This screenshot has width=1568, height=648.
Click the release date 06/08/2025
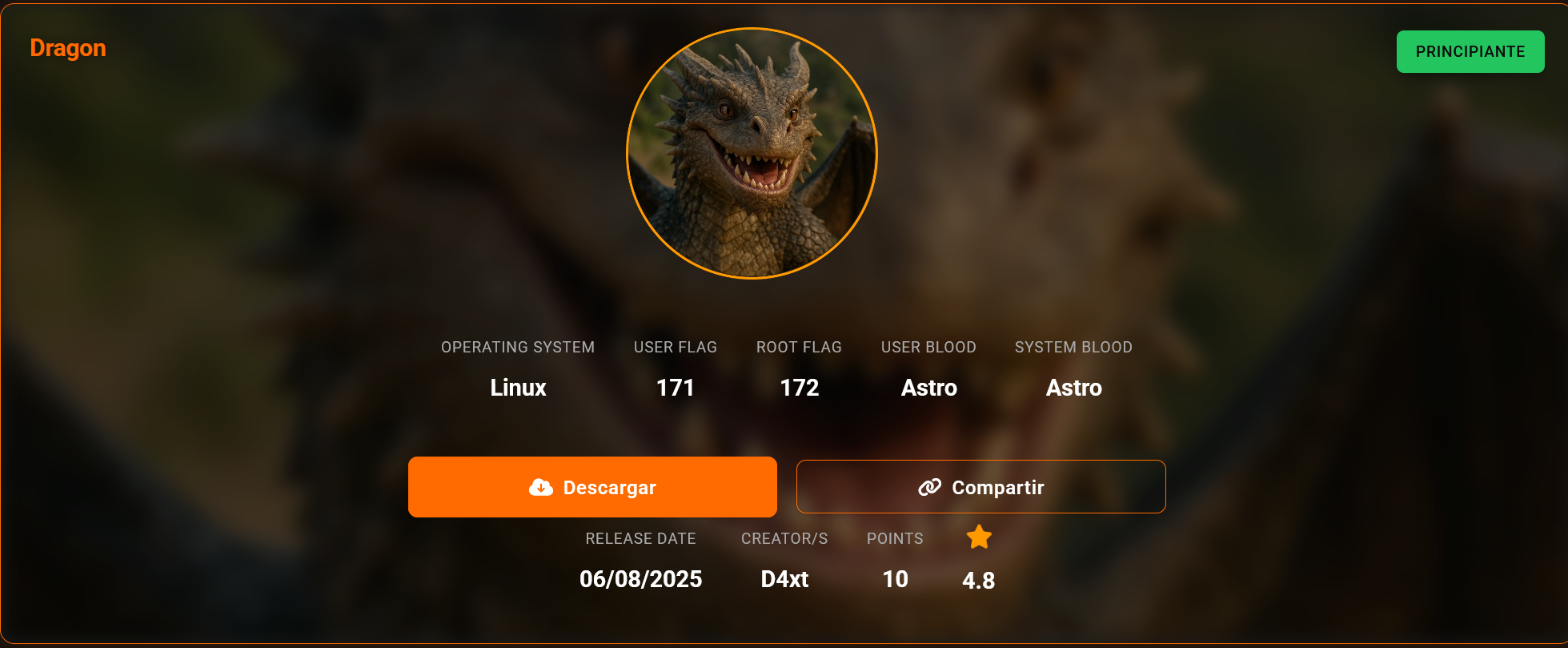click(640, 578)
